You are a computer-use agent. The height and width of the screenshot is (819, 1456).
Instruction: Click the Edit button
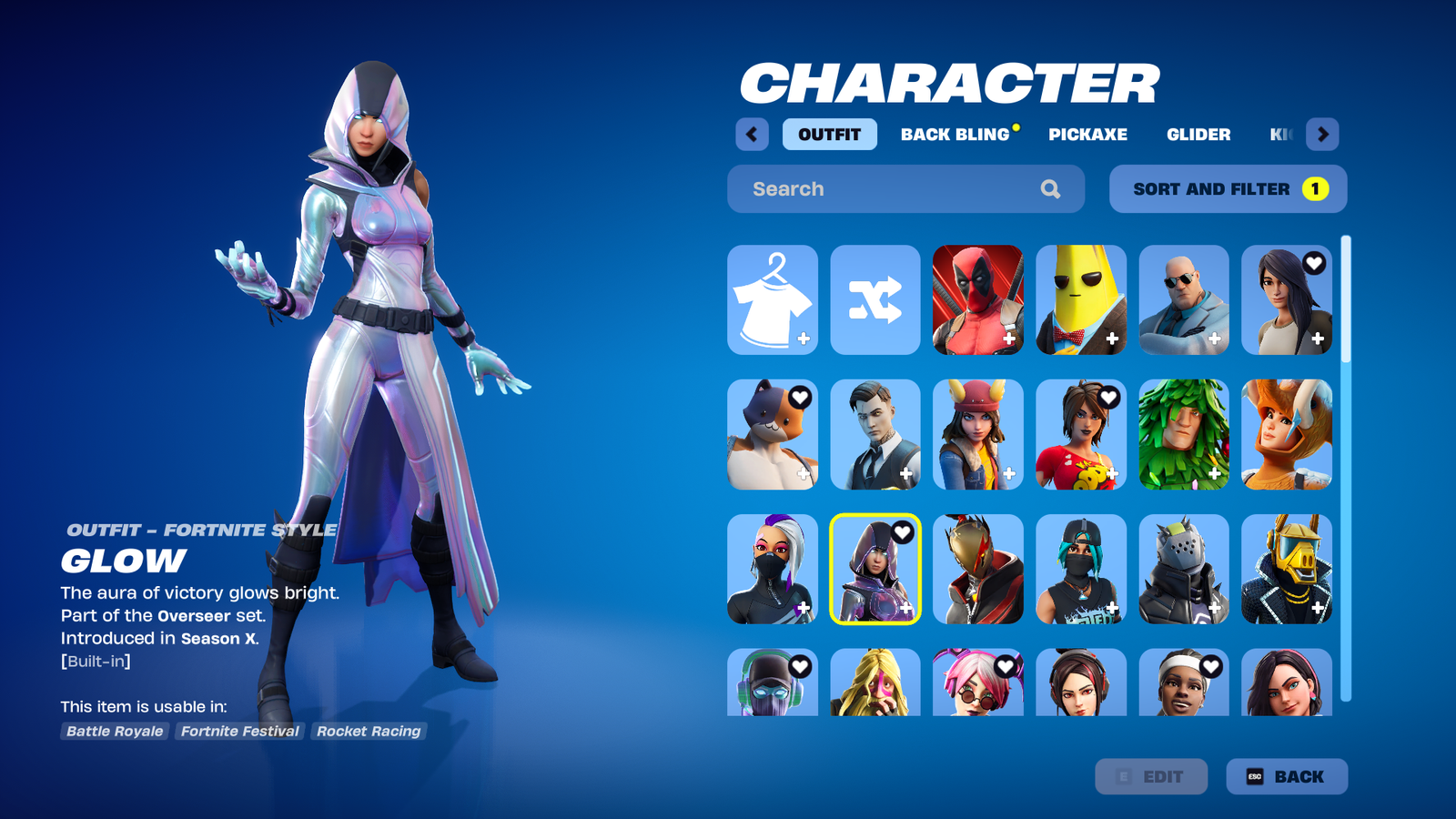pyautogui.click(x=1151, y=776)
